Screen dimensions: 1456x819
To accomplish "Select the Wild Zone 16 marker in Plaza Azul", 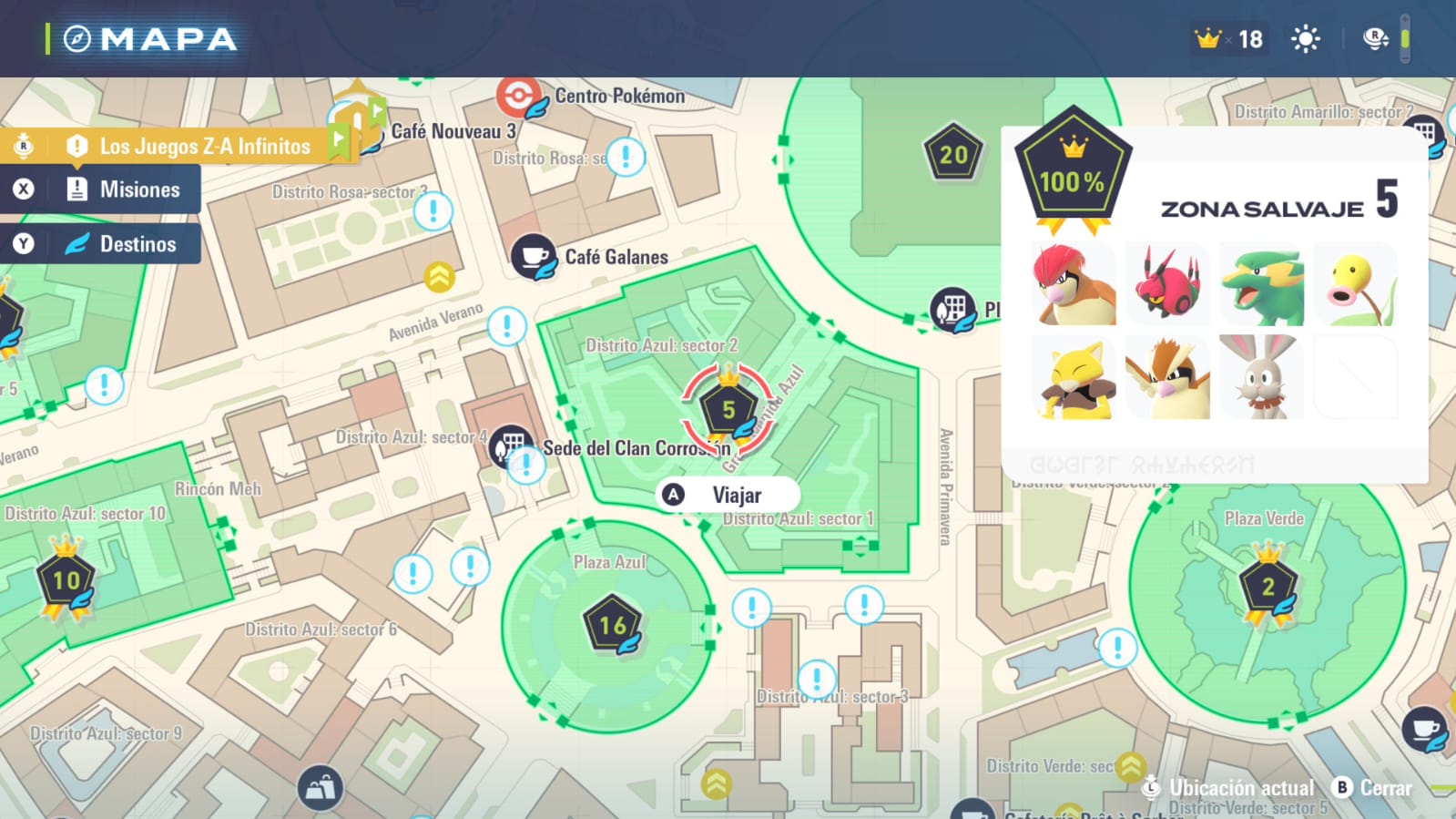I will 613,625.
